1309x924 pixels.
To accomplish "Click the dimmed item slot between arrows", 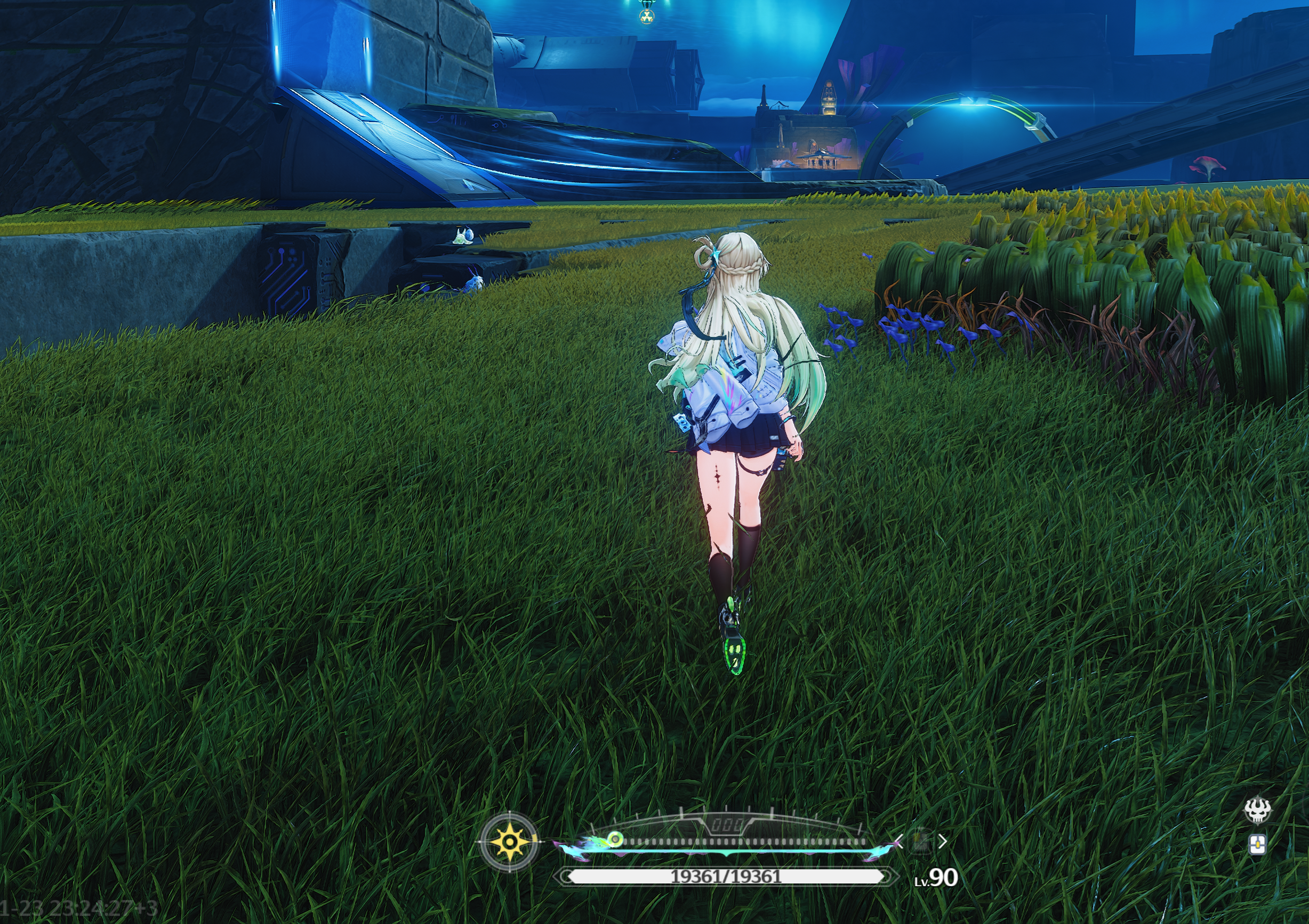I will pyautogui.click(x=921, y=841).
